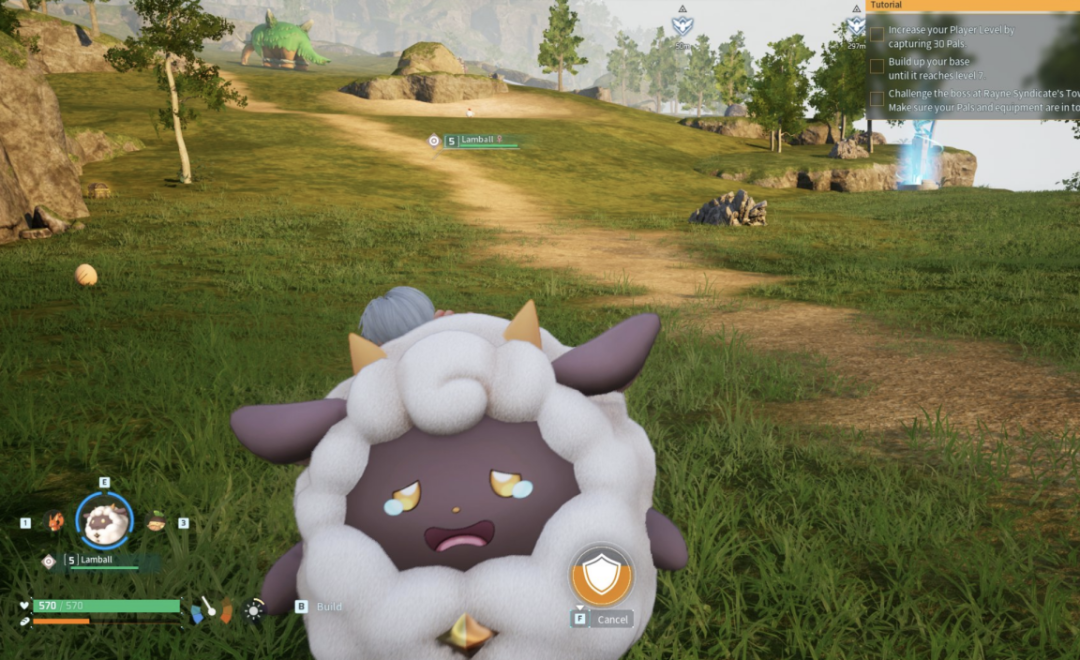Switch to the leaf-topped Pal icon

tap(156, 521)
